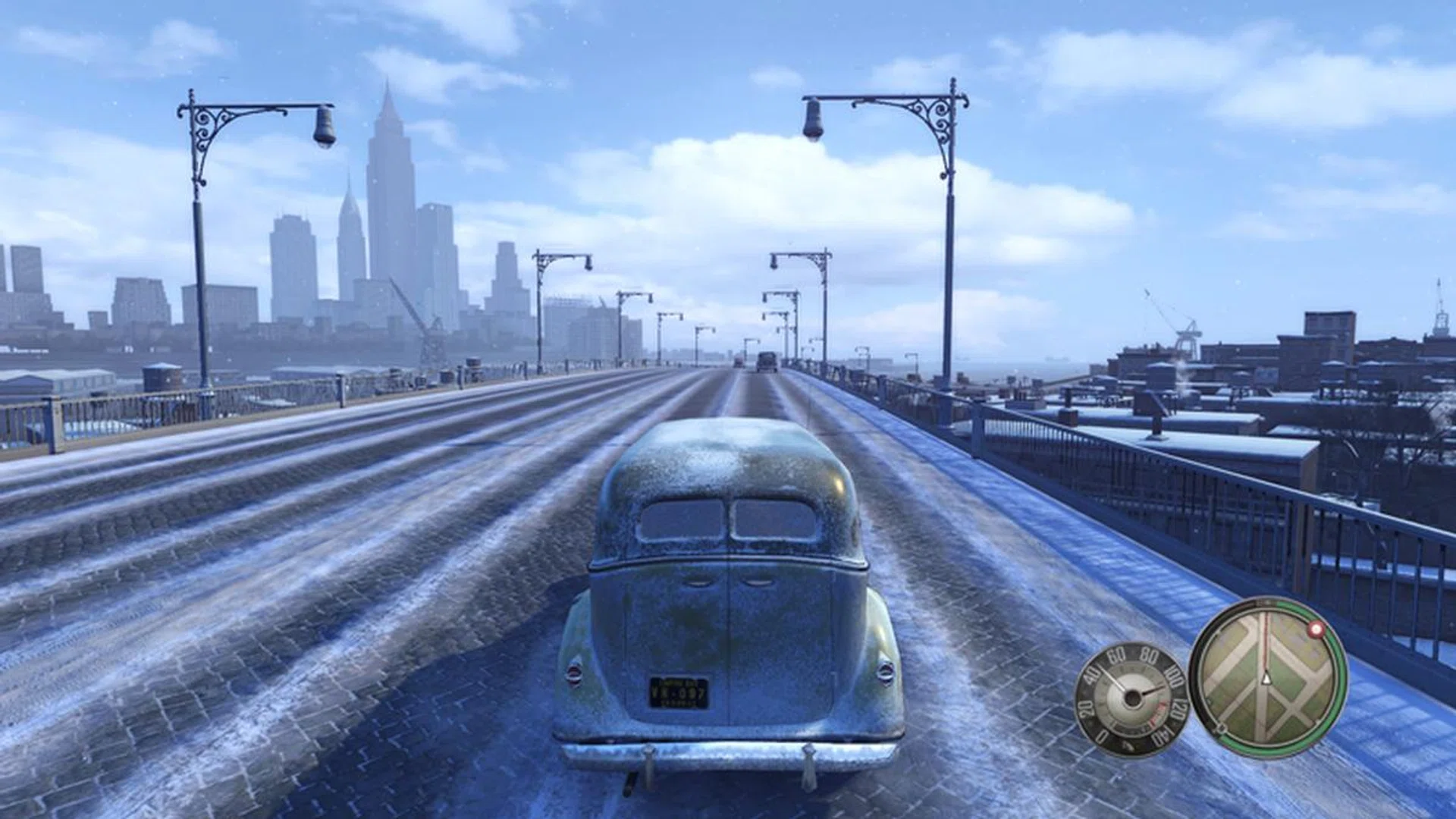Click the white player arrow on the minimap
Image resolution: width=1456 pixels, height=819 pixels.
click(1266, 678)
